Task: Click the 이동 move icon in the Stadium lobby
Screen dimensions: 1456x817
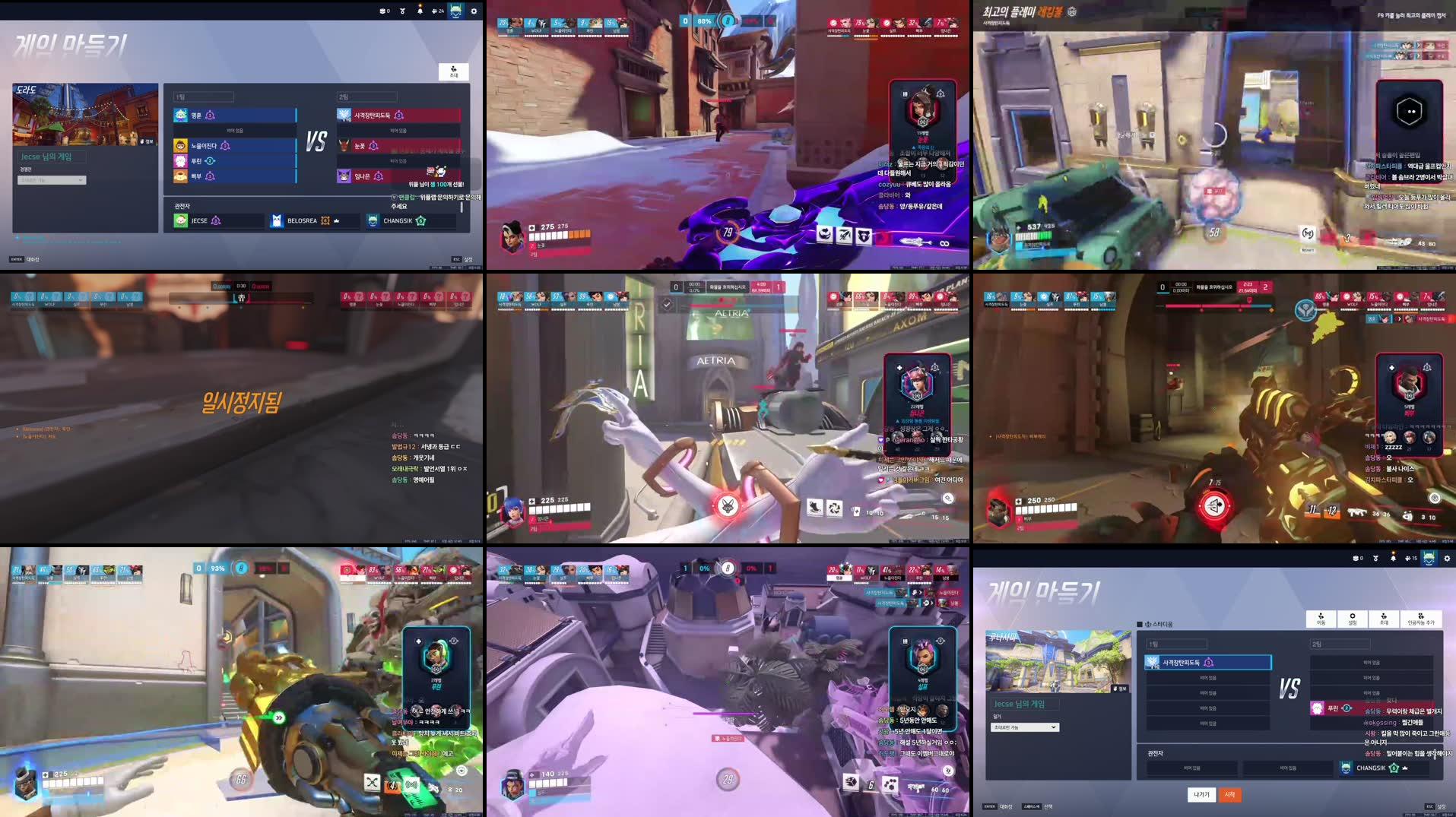Action: pyautogui.click(x=1322, y=619)
